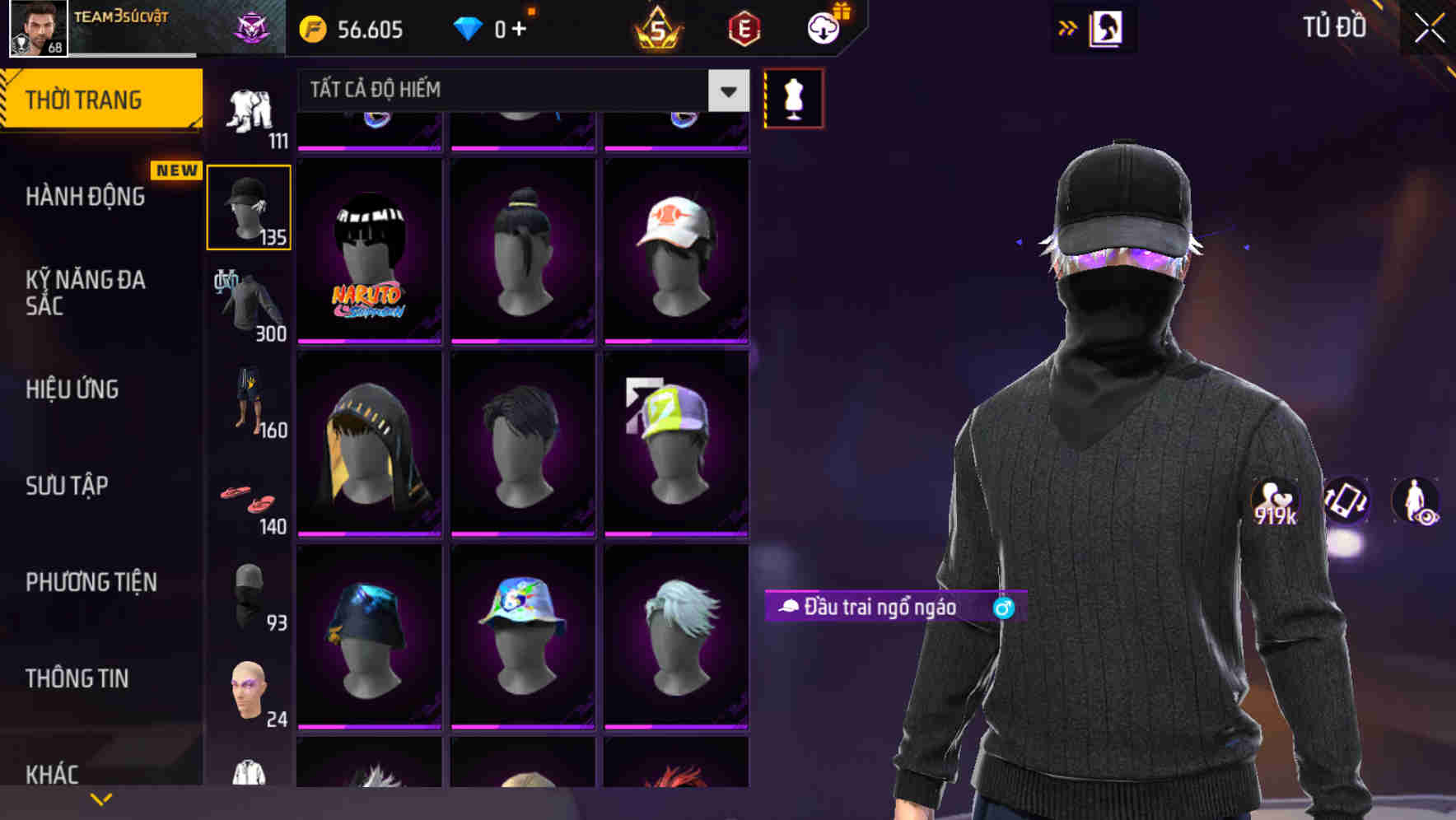
Task: Toggle the mask item category showing 93
Action: [x=247, y=593]
